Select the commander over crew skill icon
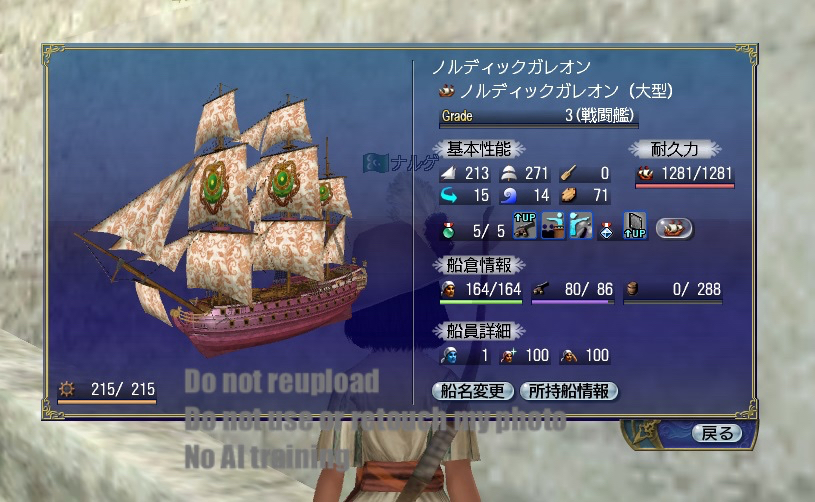 click(552, 228)
